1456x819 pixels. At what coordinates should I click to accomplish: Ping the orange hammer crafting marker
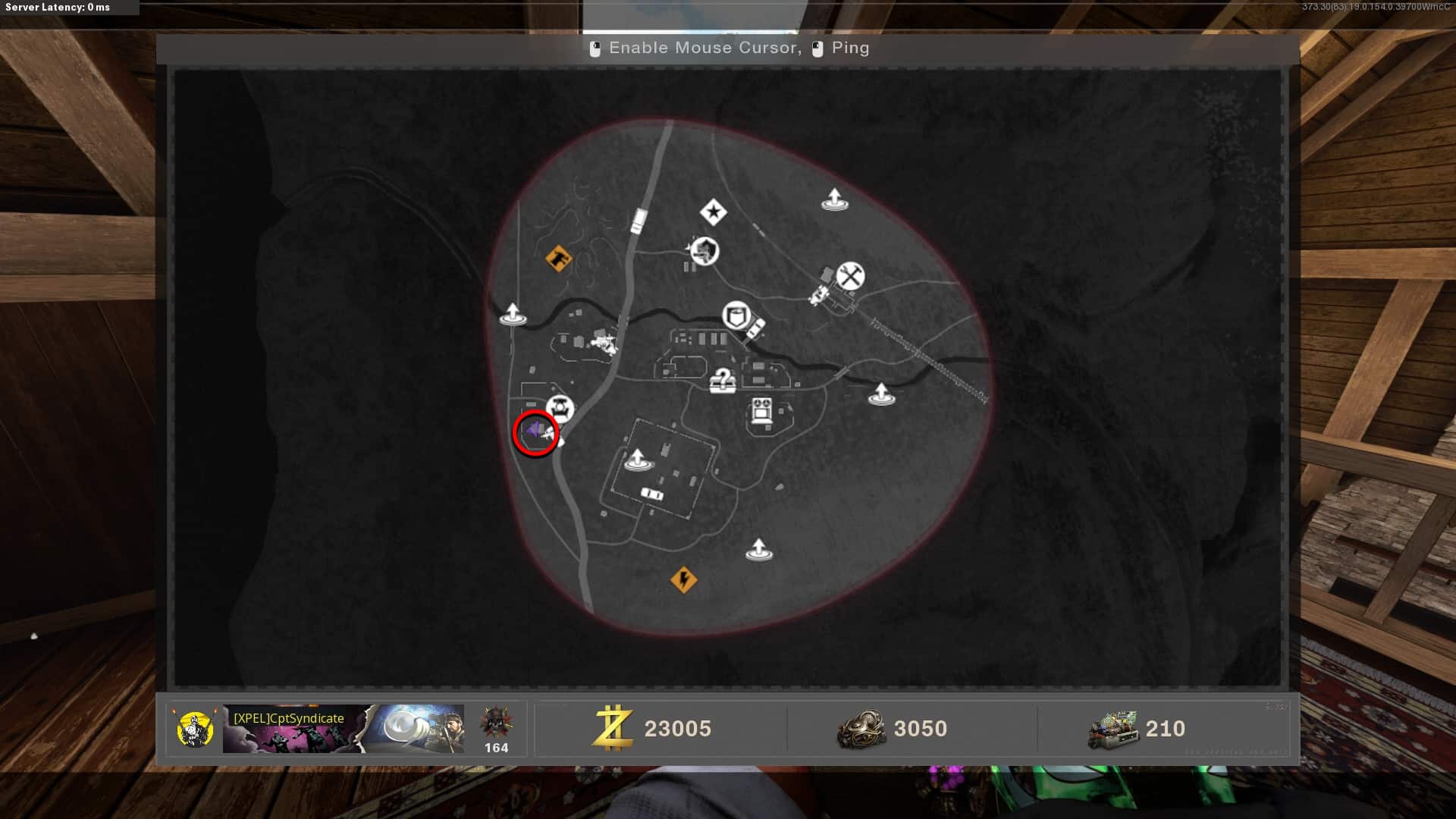pos(558,259)
